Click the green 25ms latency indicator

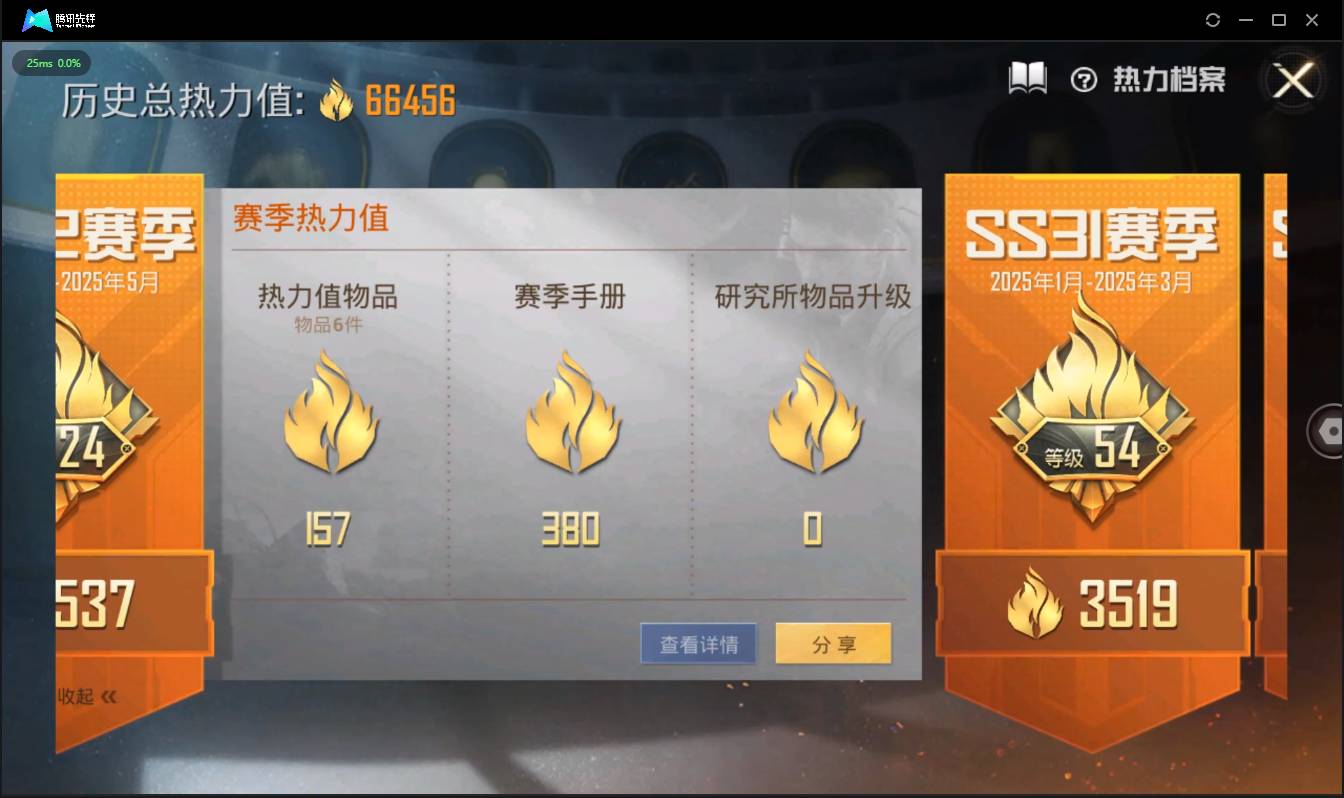(x=51, y=63)
